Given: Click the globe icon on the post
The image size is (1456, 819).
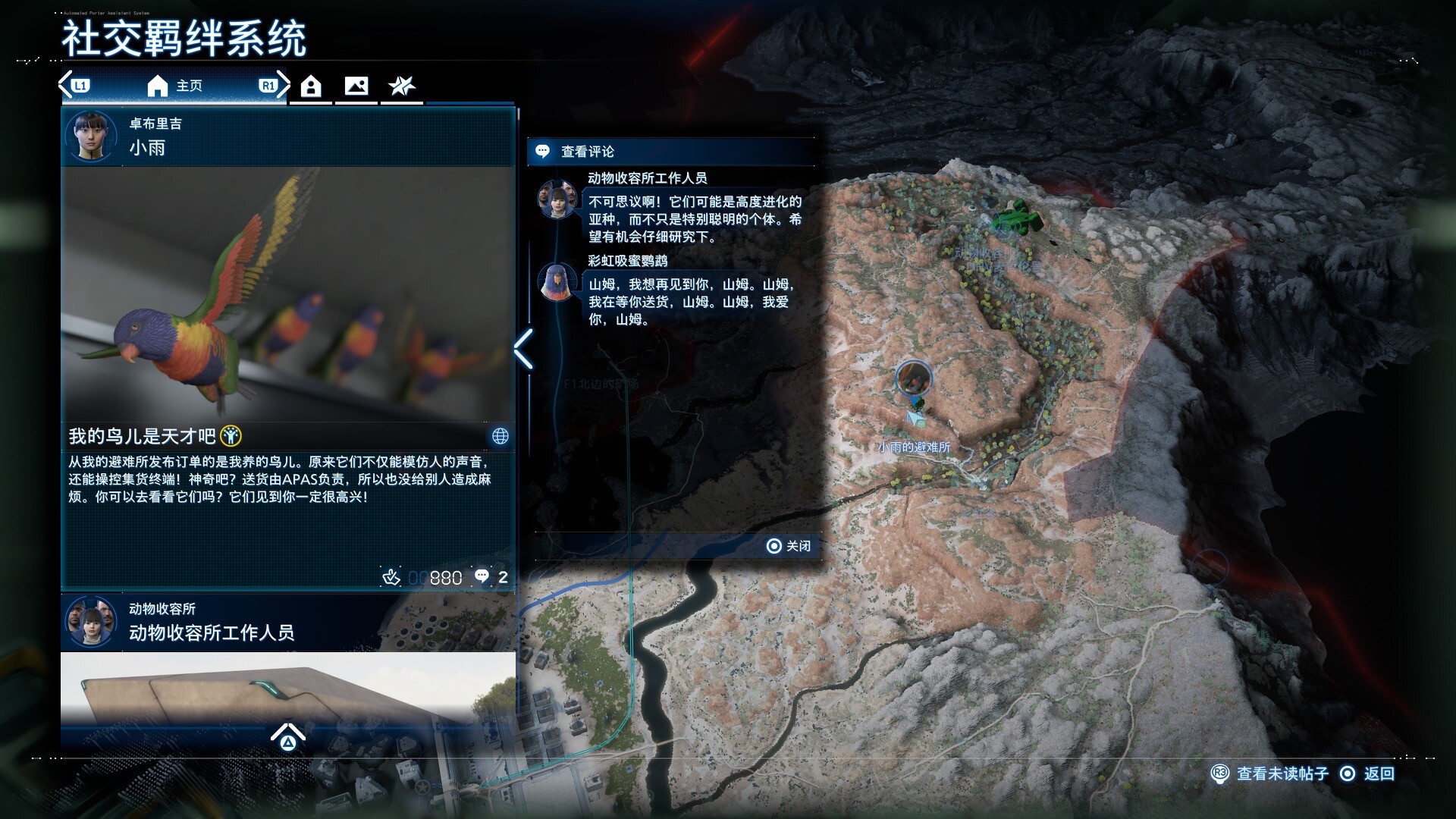Looking at the screenshot, I should [500, 436].
